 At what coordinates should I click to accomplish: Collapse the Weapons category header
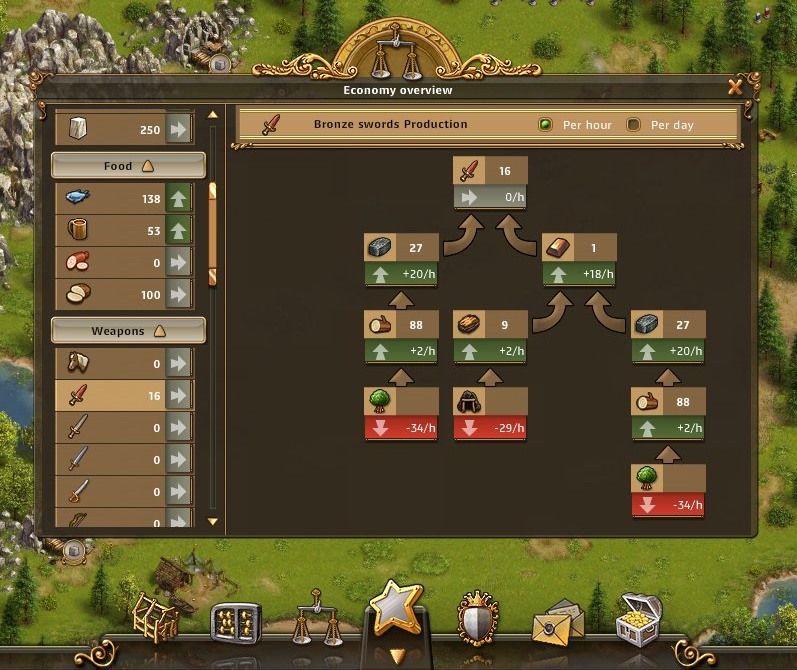point(128,330)
